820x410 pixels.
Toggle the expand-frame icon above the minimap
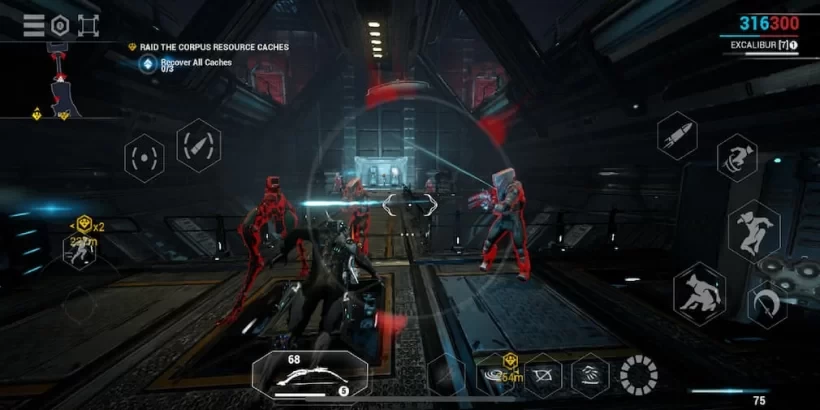pyautogui.click(x=88, y=26)
